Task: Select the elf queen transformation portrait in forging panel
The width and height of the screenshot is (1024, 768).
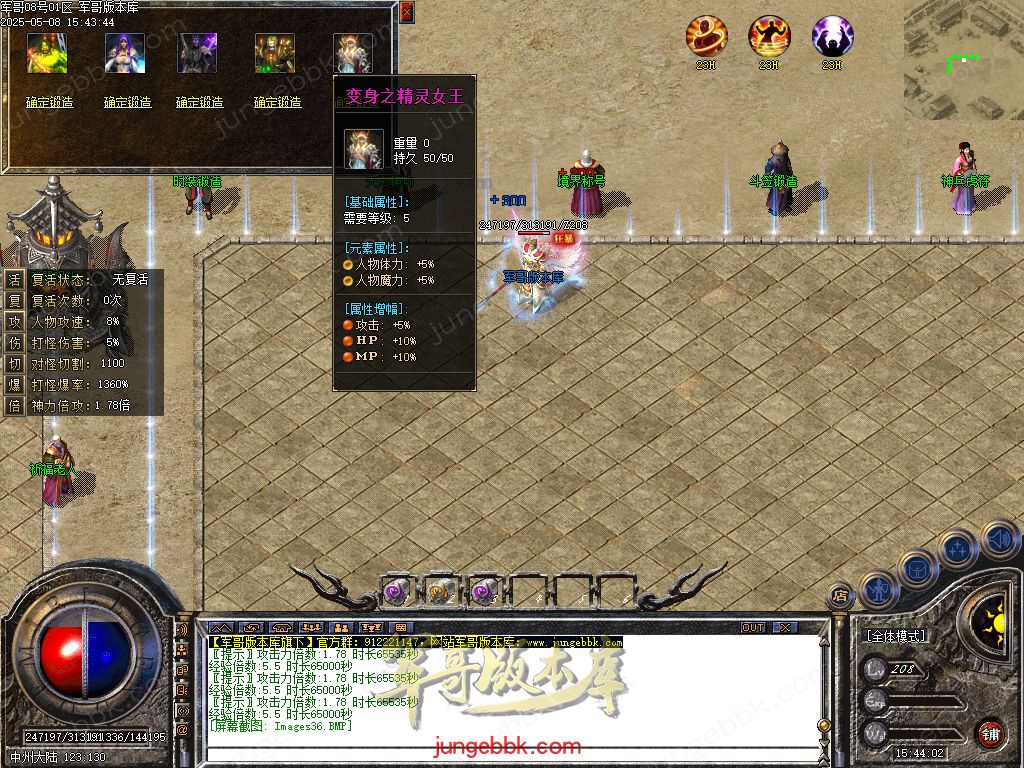Action: tap(352, 53)
